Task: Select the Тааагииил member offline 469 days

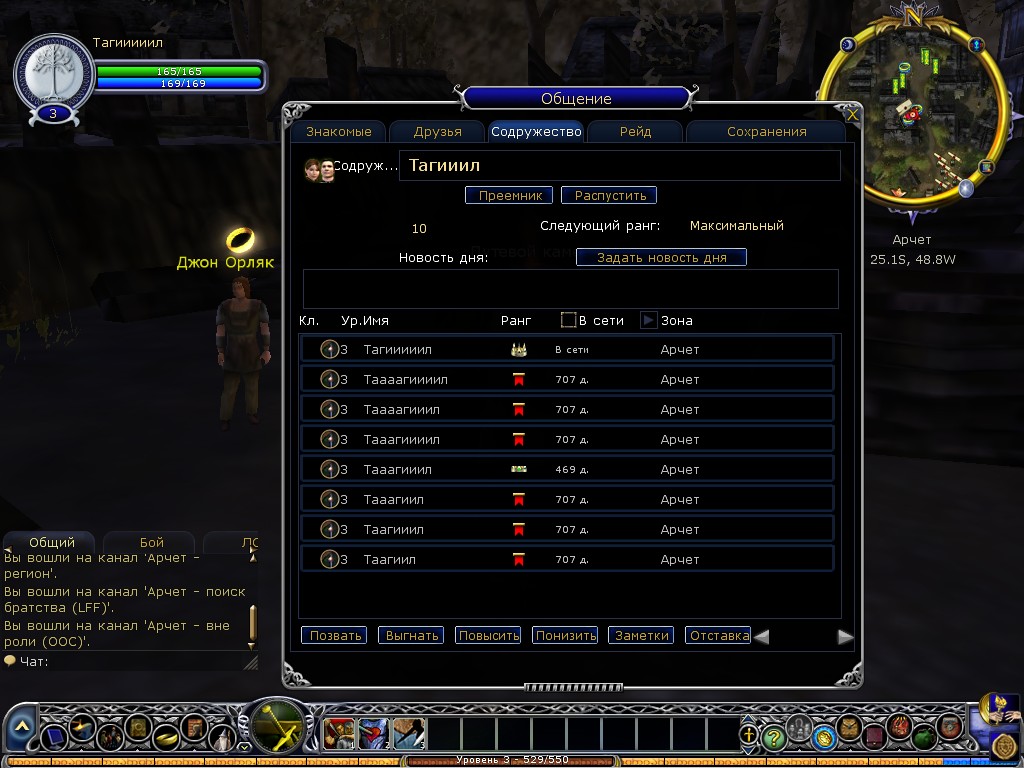Action: (567, 469)
